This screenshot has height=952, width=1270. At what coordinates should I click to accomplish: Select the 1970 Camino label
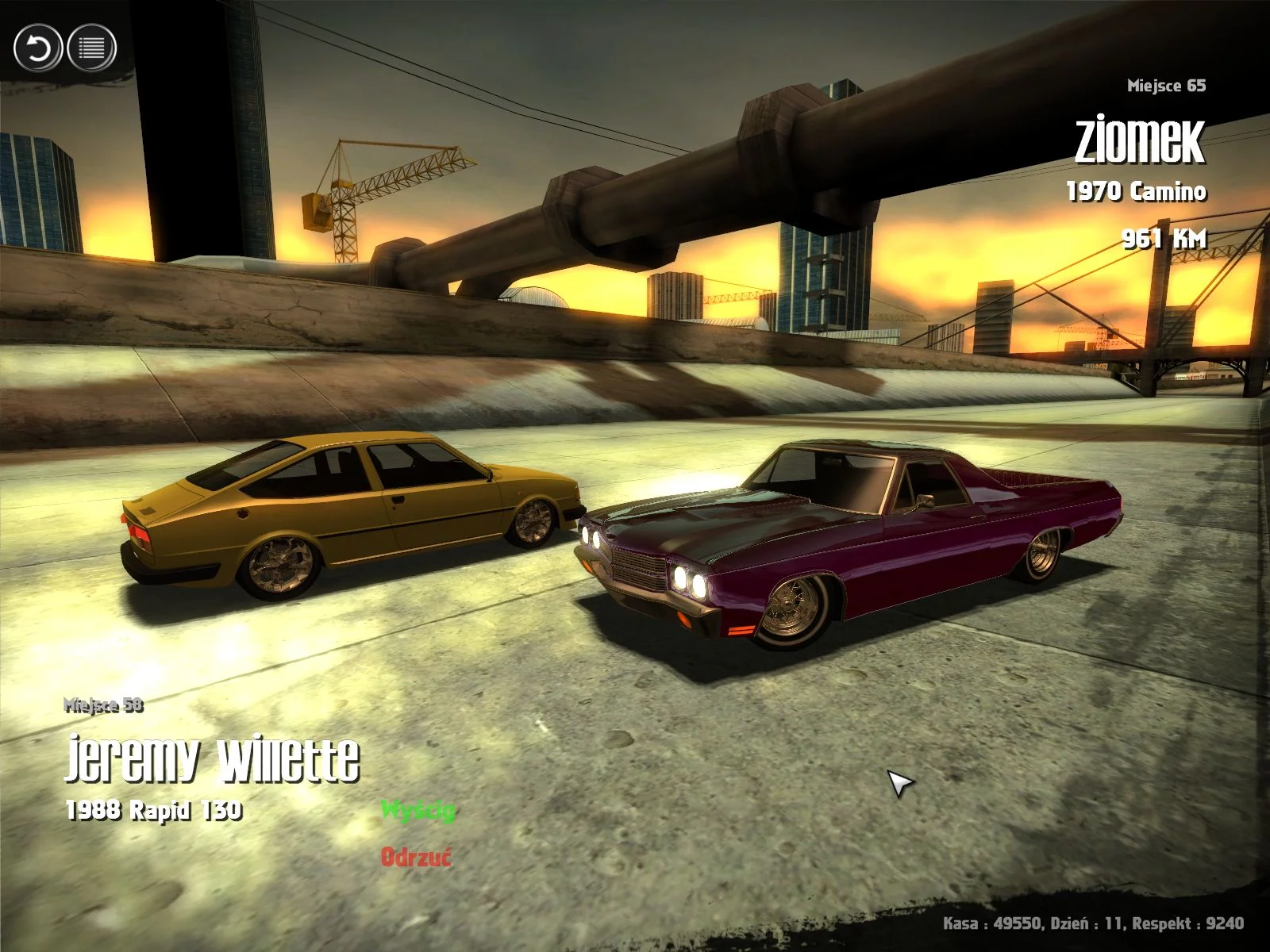point(1137,191)
